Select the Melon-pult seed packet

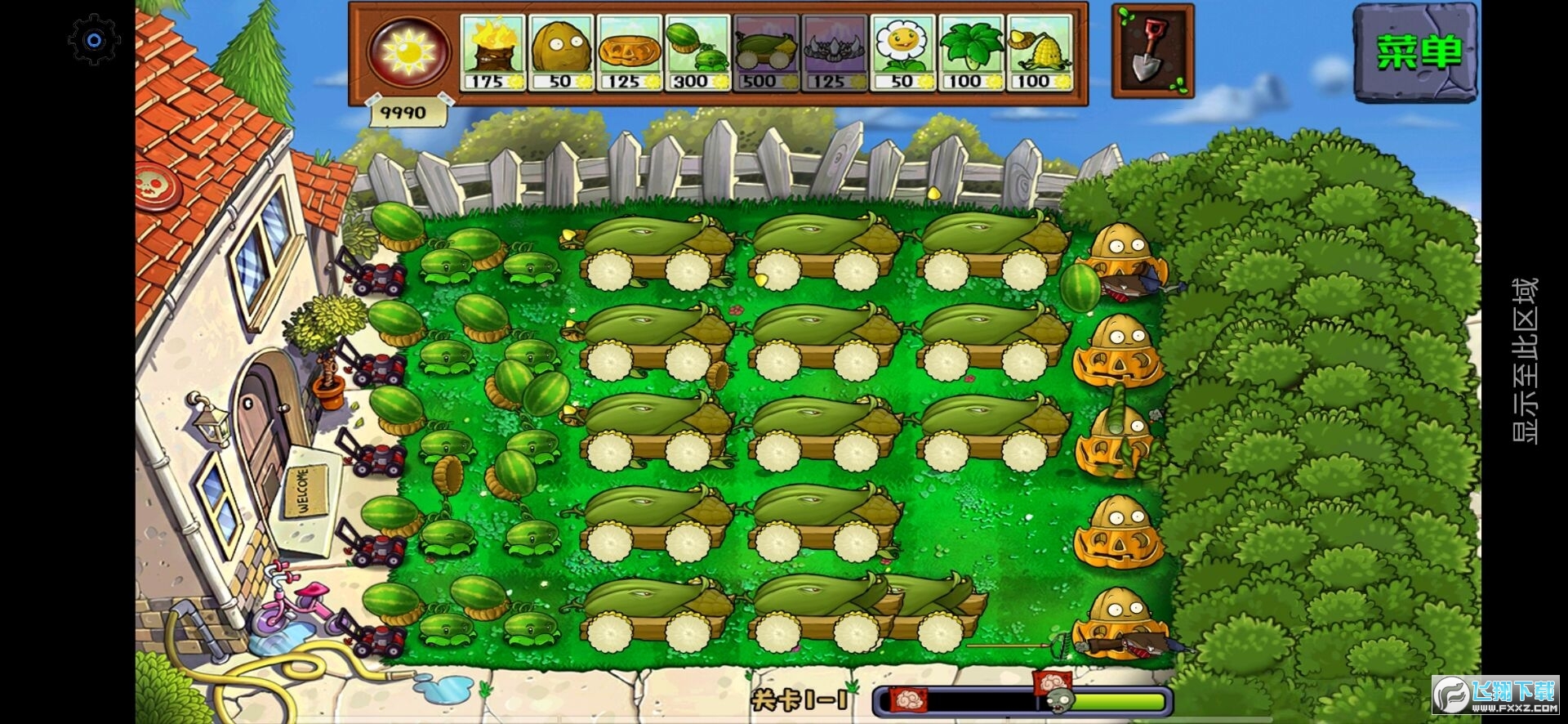click(697, 49)
